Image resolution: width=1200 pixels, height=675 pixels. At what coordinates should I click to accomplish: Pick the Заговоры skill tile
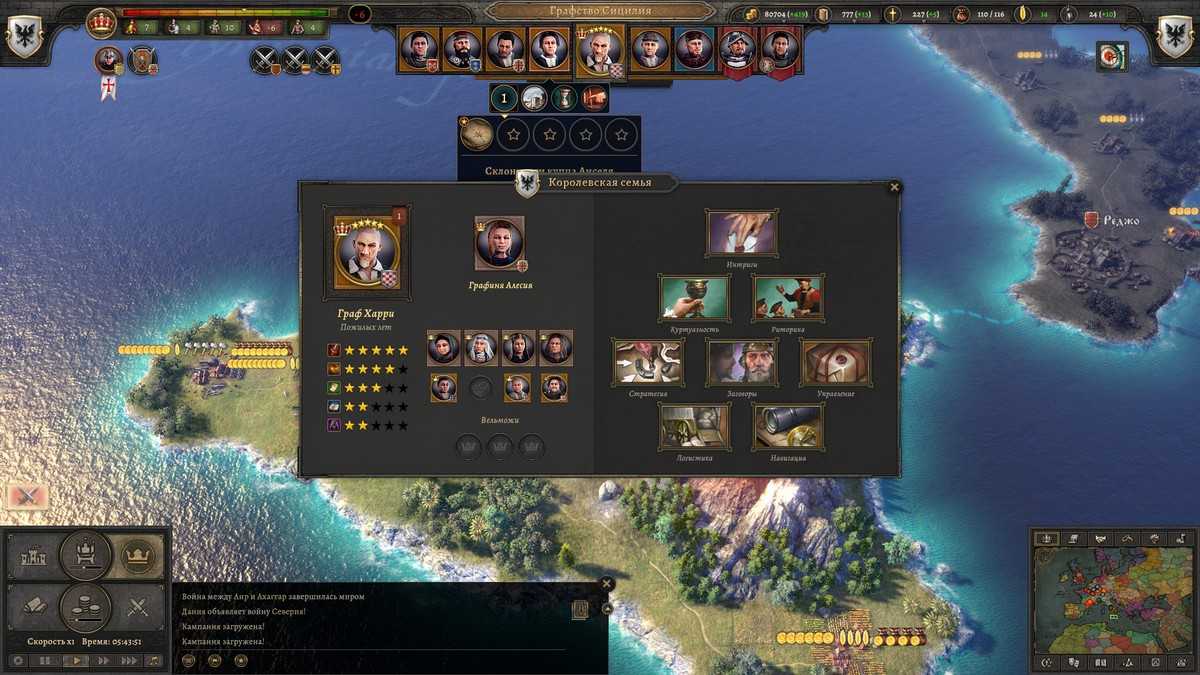pos(741,362)
